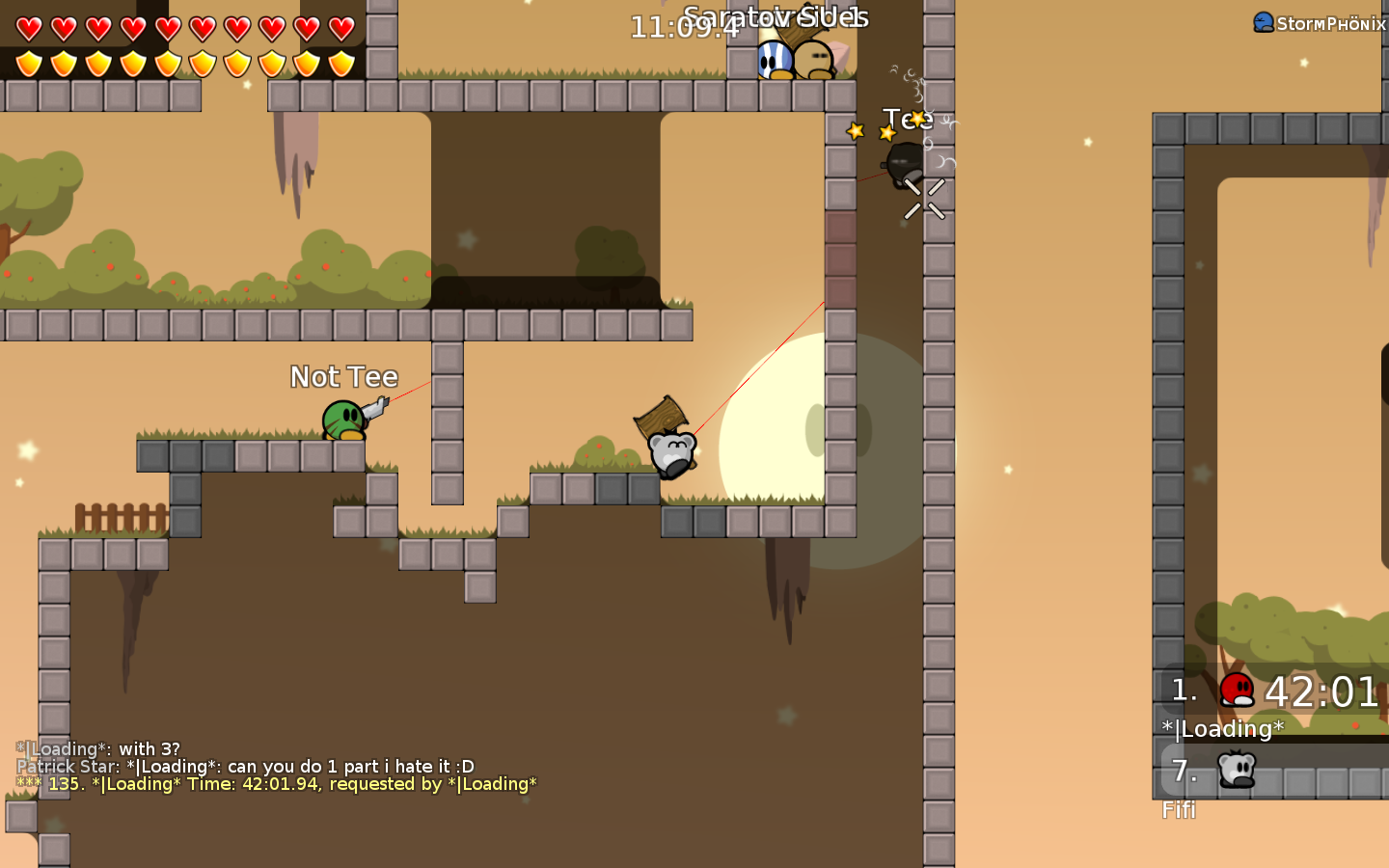This screenshot has height=868, width=1389.
Task: Expand the scoreboard entry for *|Loading*
Action: pos(1221,729)
